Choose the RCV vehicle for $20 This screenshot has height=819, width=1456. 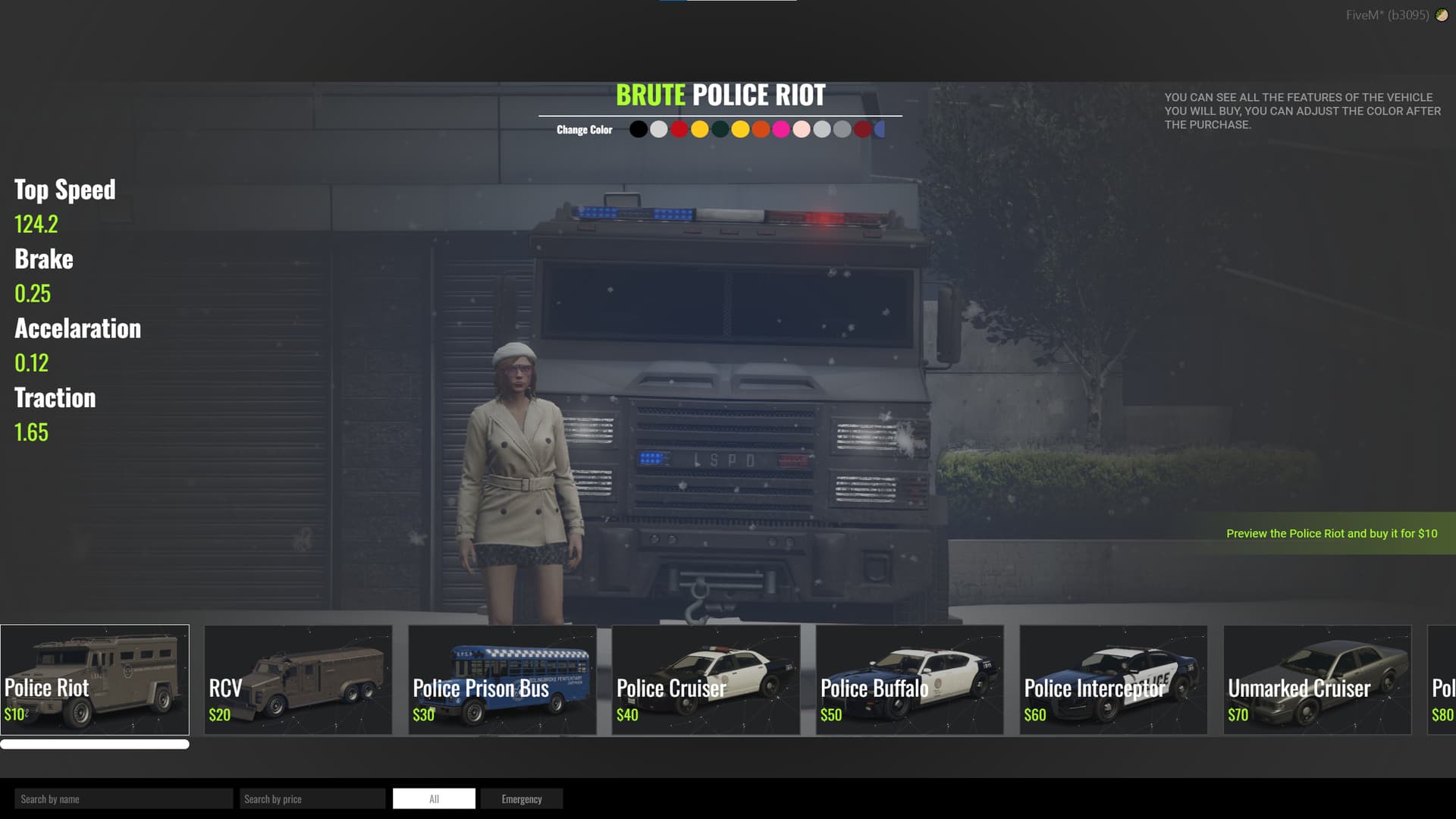tap(298, 679)
